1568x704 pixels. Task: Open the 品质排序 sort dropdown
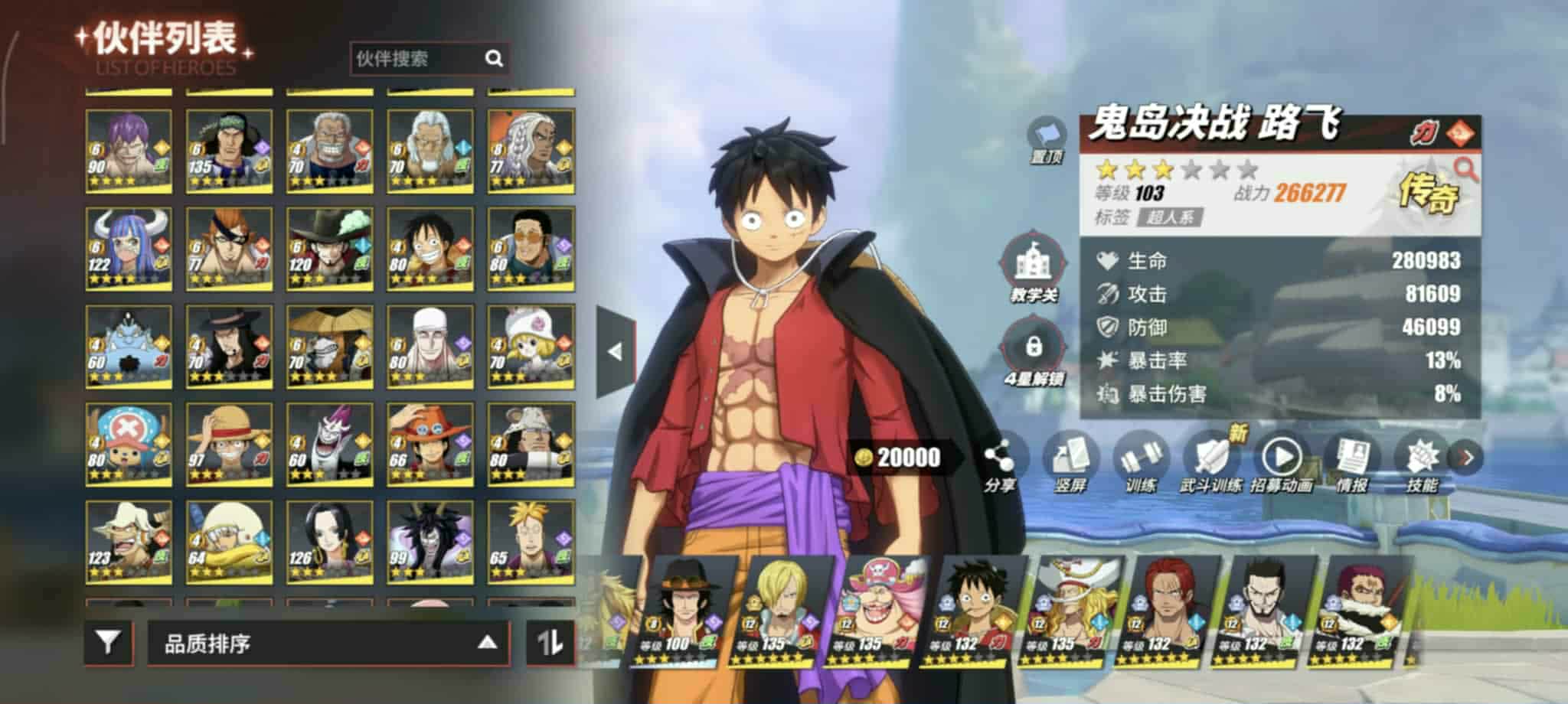click(x=328, y=644)
